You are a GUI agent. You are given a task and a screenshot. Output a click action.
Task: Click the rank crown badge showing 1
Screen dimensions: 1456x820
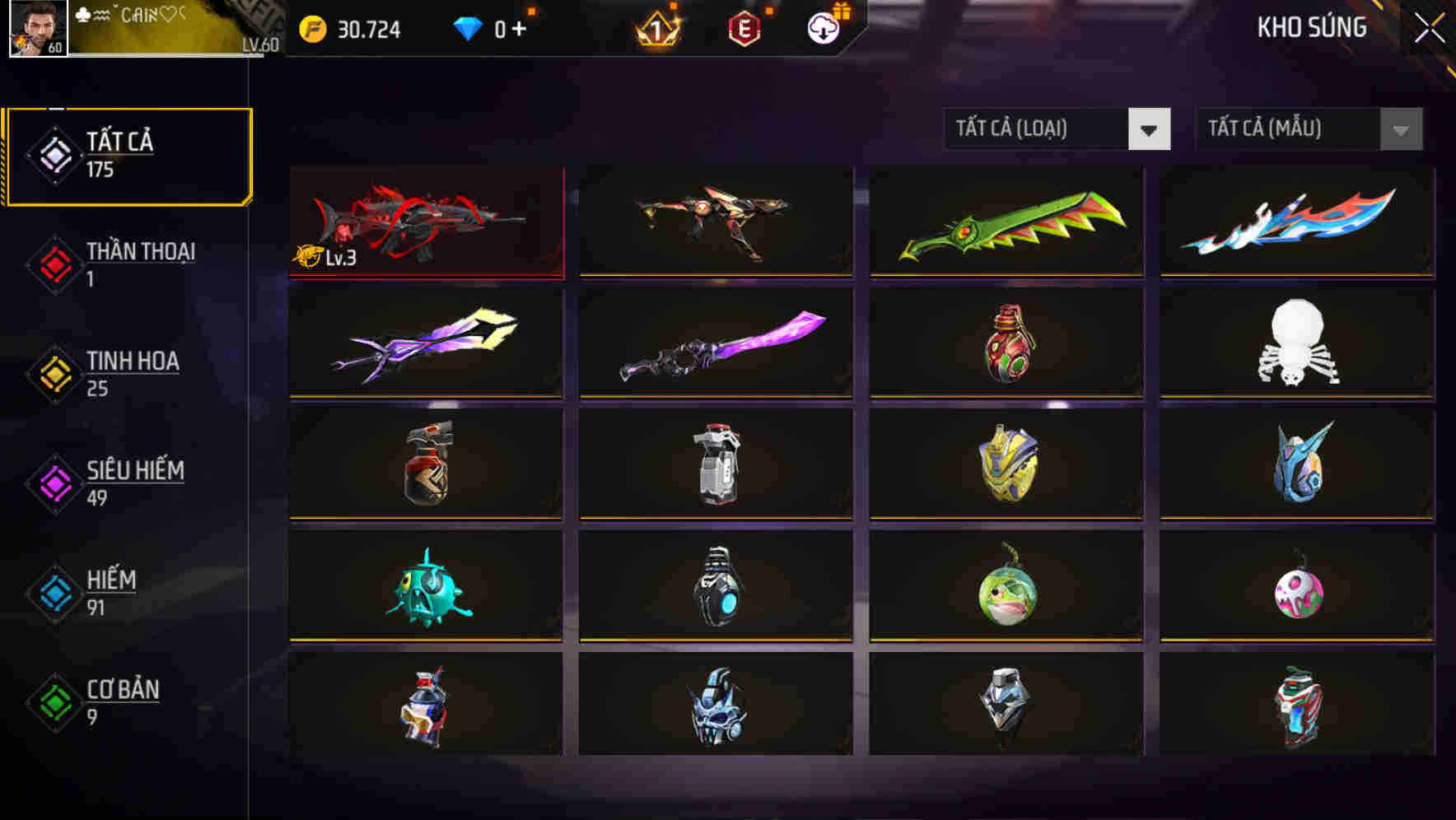(x=655, y=30)
